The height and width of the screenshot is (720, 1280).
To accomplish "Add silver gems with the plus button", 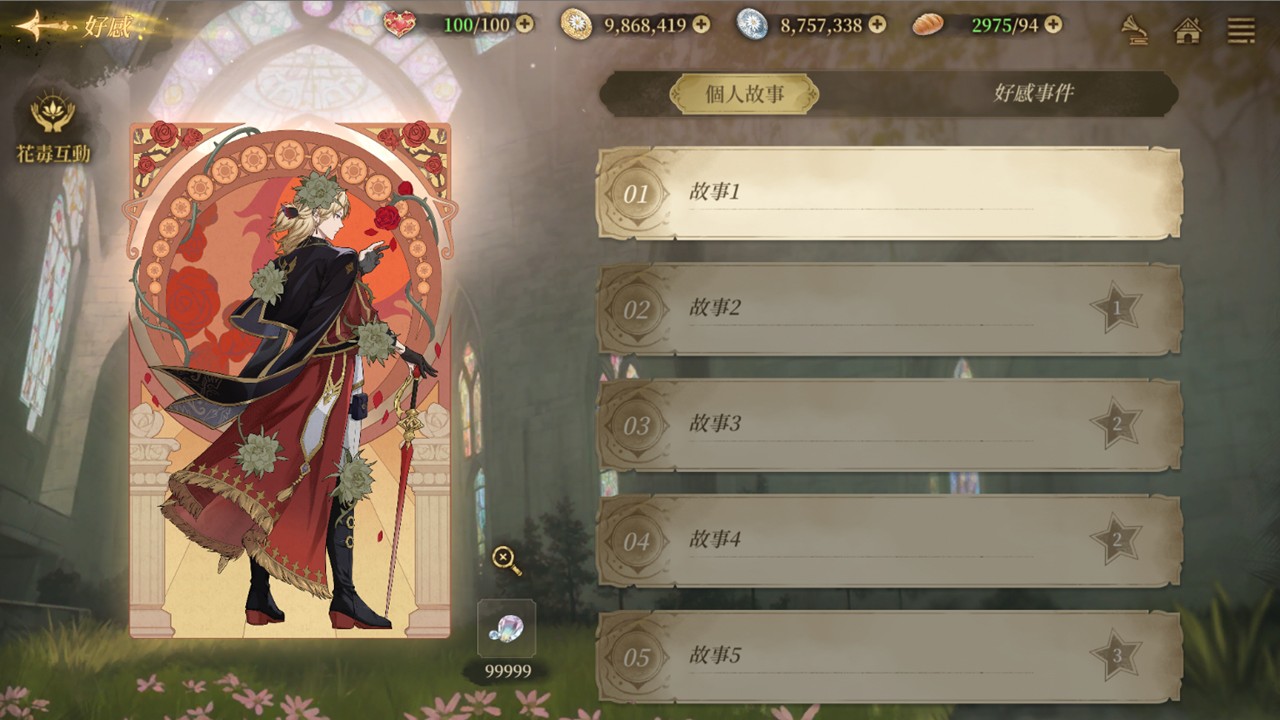I will (877, 24).
